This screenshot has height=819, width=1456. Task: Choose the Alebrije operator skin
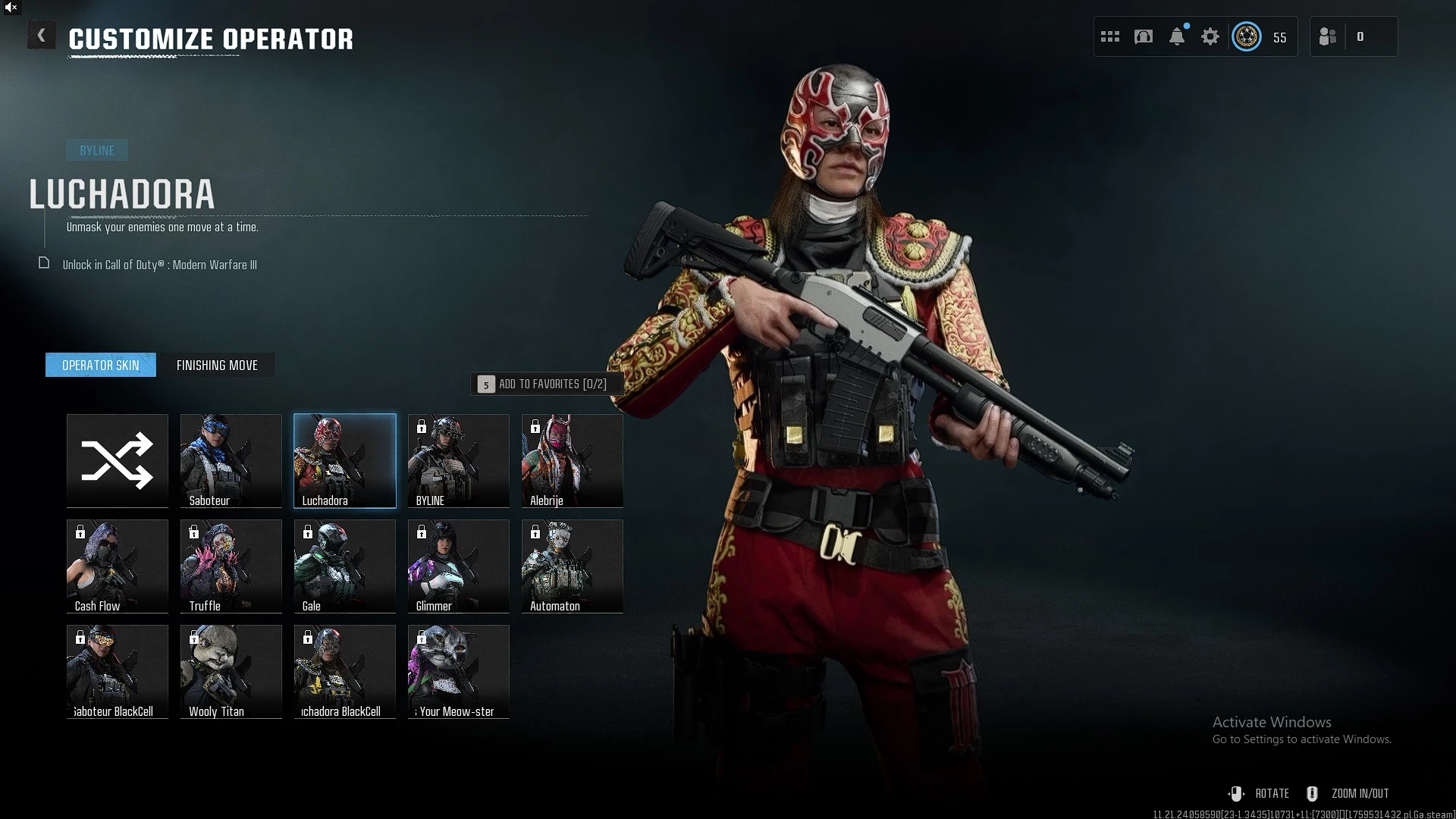[x=573, y=460]
